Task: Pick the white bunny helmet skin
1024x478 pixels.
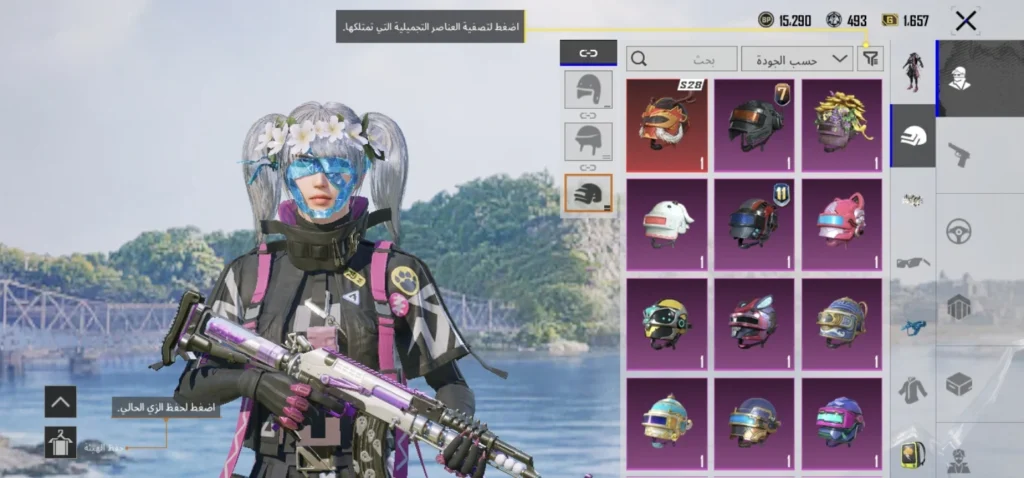Action: coord(666,225)
